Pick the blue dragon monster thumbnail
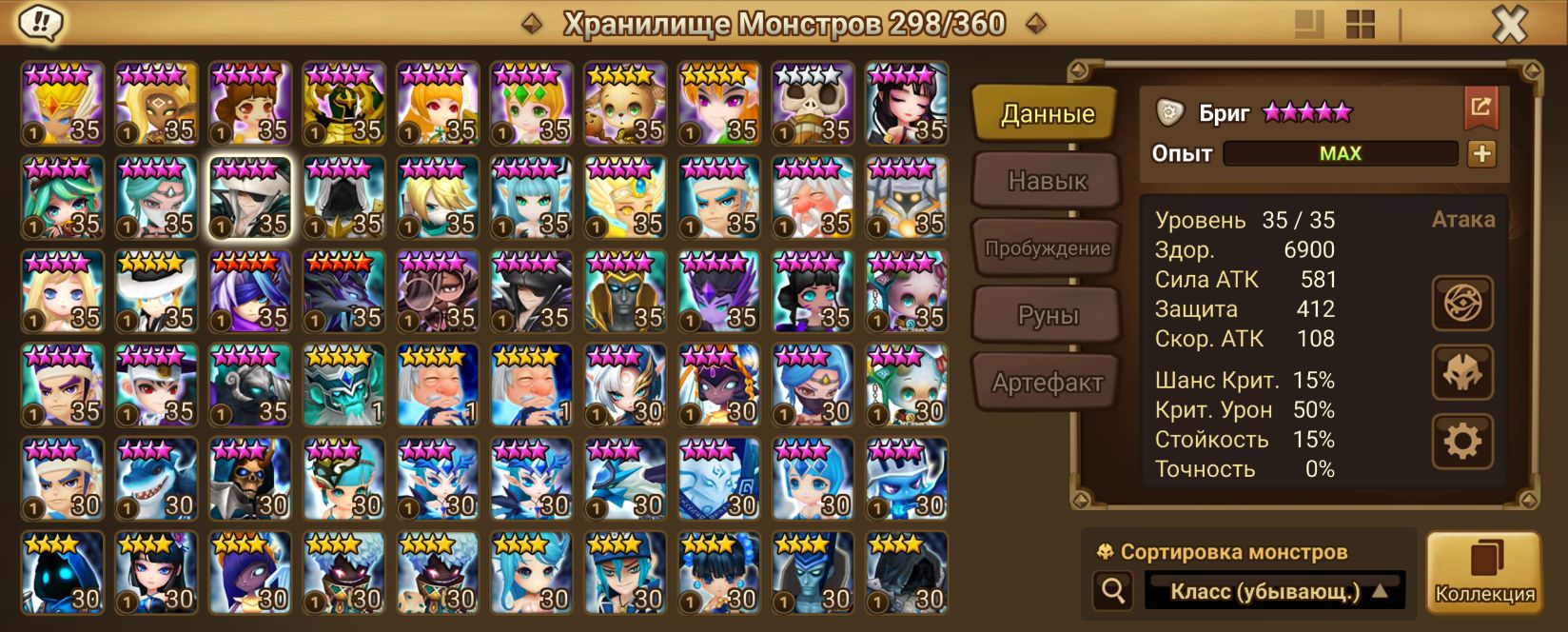The height and width of the screenshot is (632, 1568). 625,479
